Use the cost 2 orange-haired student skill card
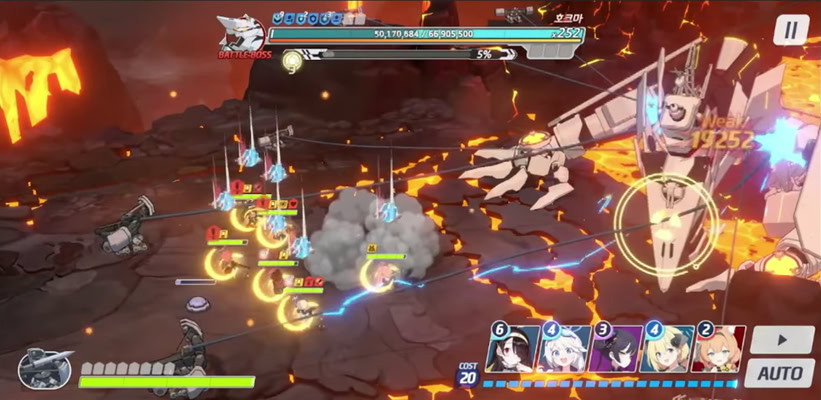Viewport: 821px width, 400px height. point(718,349)
